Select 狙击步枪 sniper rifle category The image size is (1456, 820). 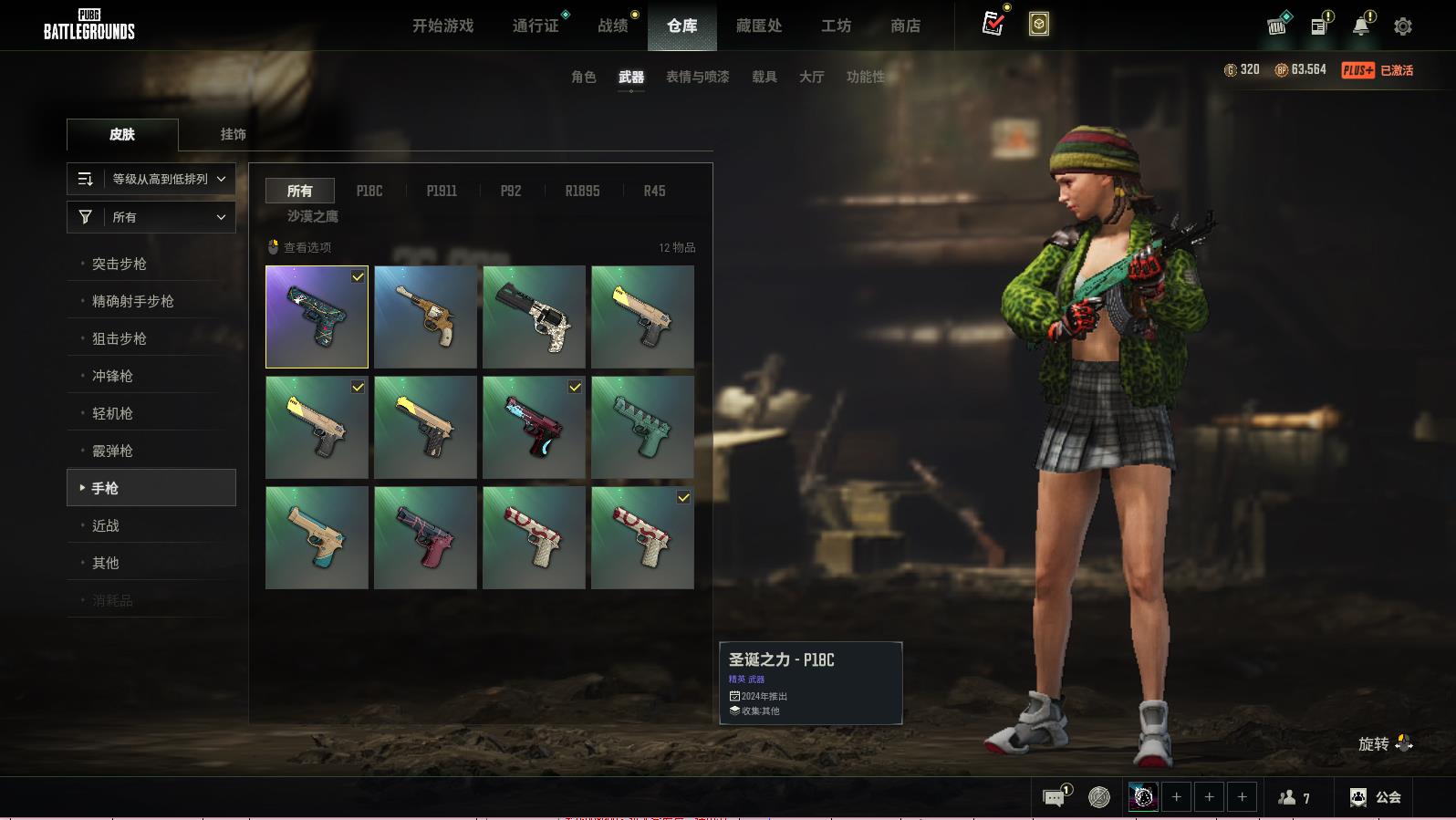[x=120, y=338]
